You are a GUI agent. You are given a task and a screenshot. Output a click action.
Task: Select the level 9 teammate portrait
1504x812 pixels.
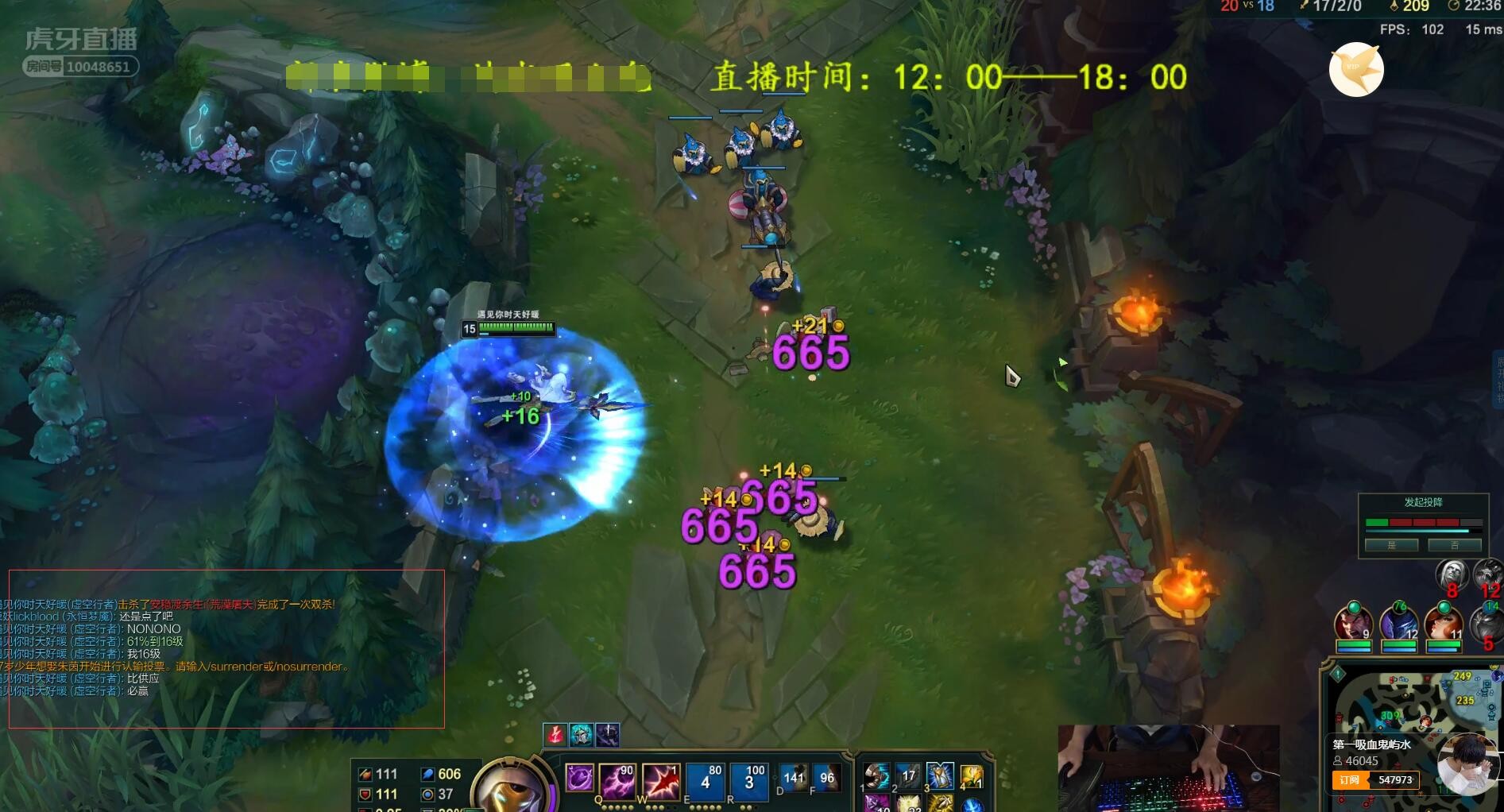click(1354, 622)
